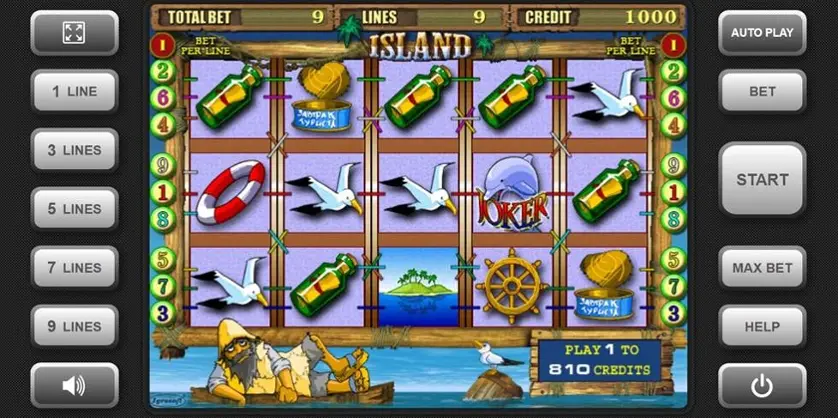This screenshot has width=838, height=418.
Task: Select 1 Line bet option
Action: pos(74,91)
